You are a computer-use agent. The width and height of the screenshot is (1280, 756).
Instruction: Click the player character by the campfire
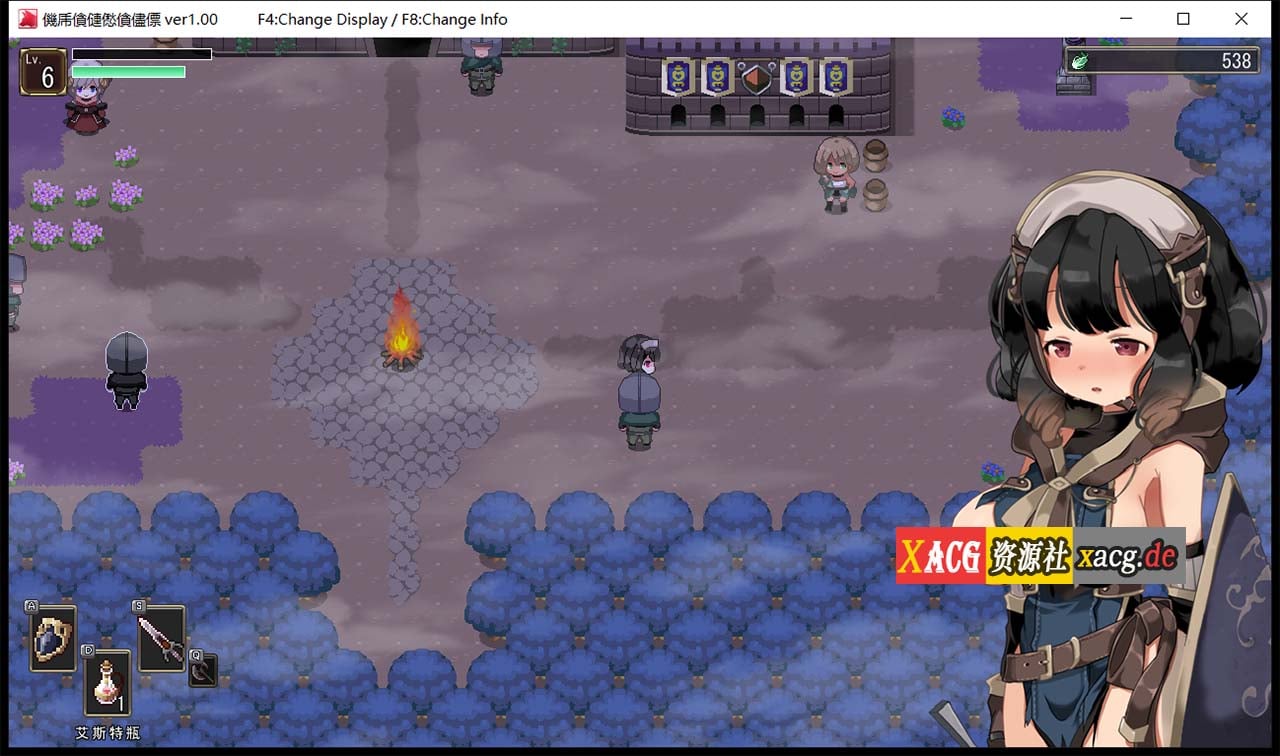pyautogui.click(x=638, y=390)
